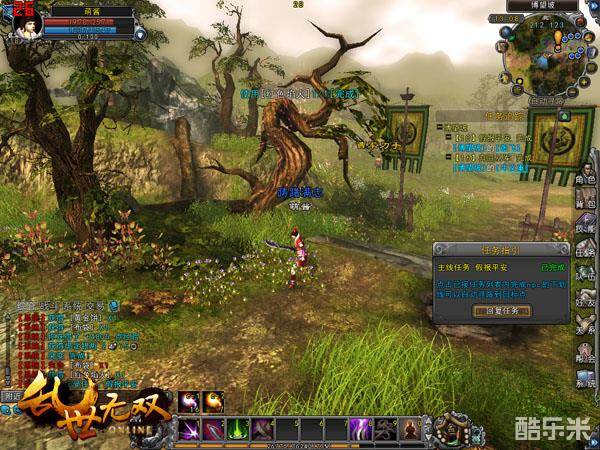Screen dimensions: 600x450
Task: Click the hotbar page-up arrow
Action: [428, 423]
